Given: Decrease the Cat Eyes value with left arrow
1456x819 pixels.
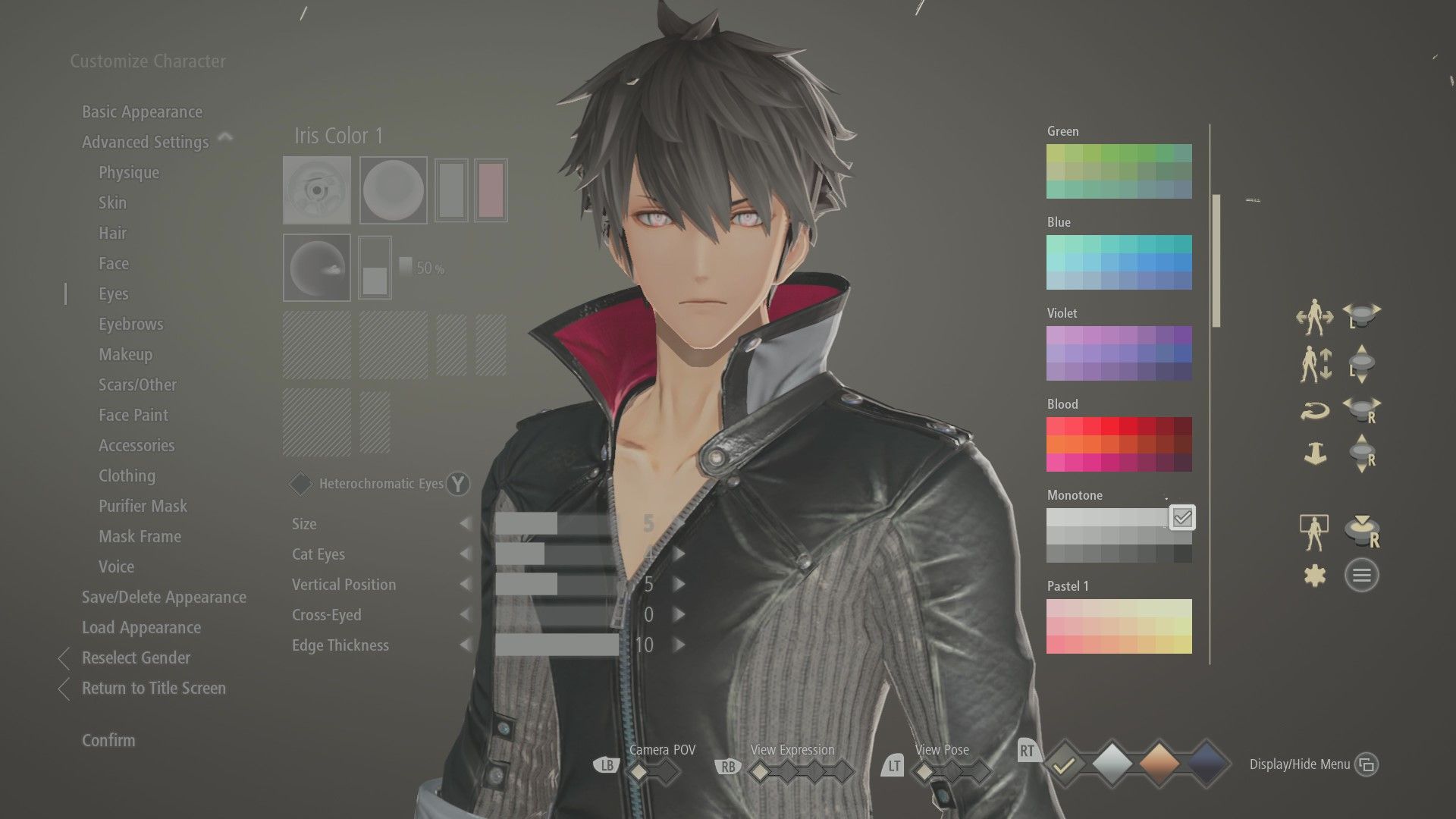Looking at the screenshot, I should pyautogui.click(x=466, y=554).
